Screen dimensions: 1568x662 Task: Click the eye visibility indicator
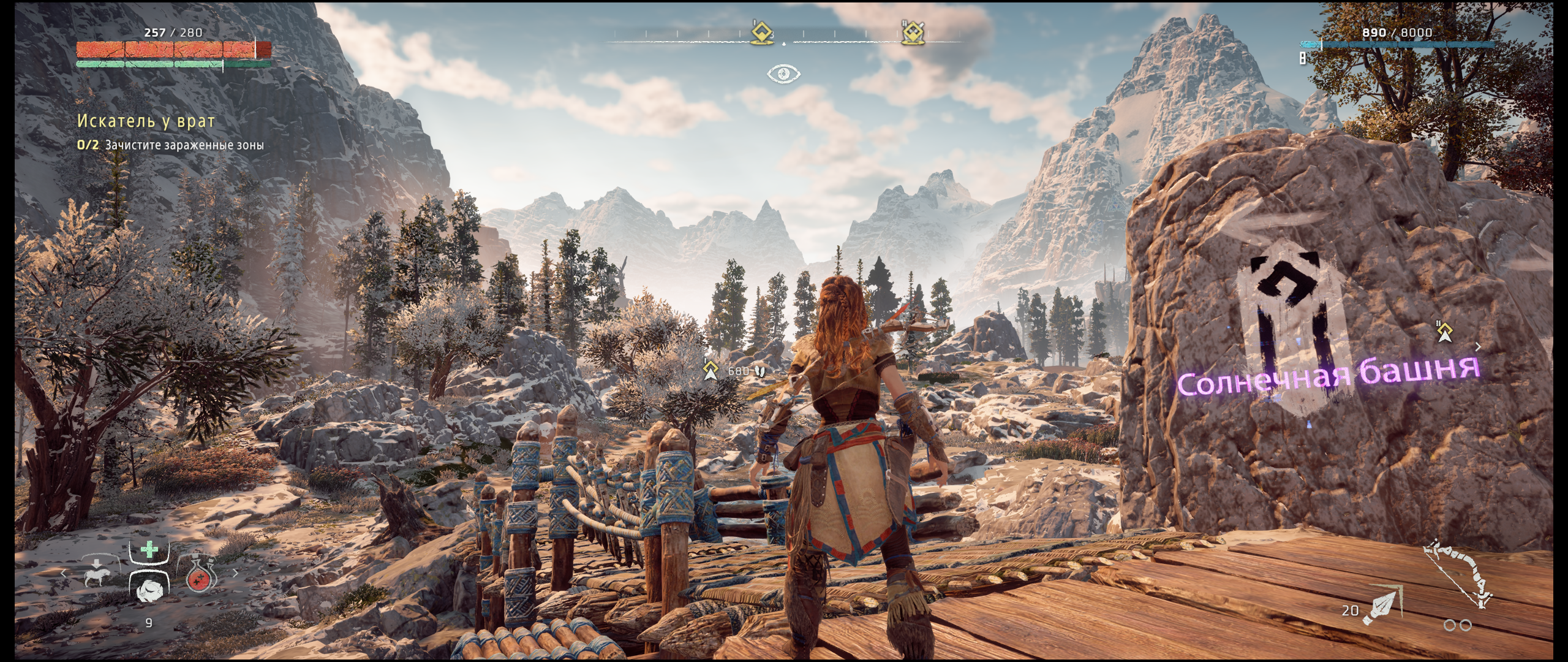tap(784, 74)
